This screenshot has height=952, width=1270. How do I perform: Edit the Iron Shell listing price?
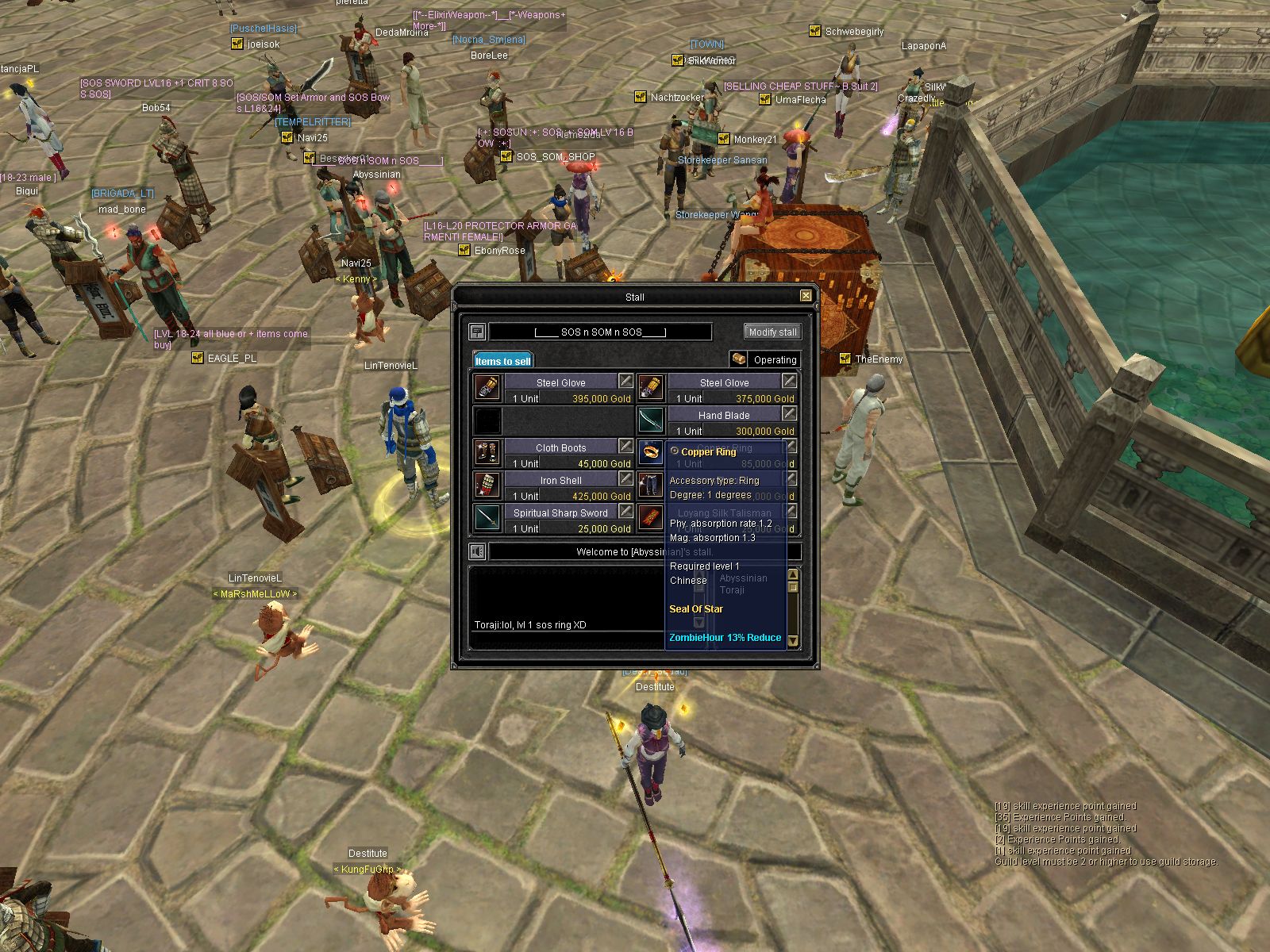pos(625,478)
